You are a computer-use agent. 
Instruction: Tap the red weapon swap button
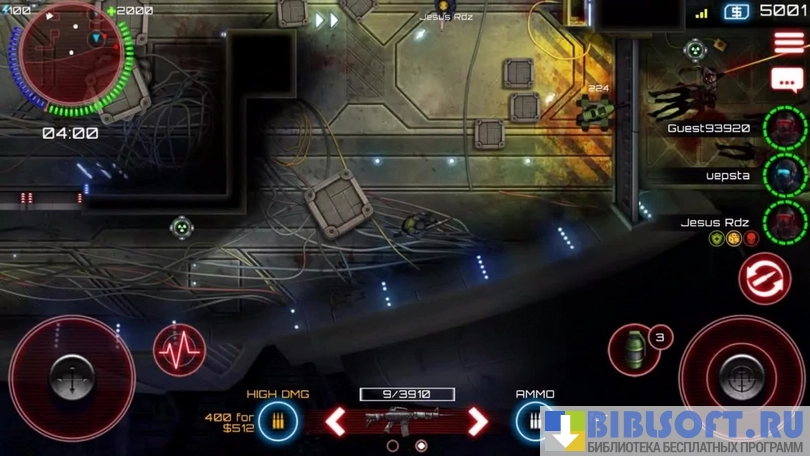(764, 279)
